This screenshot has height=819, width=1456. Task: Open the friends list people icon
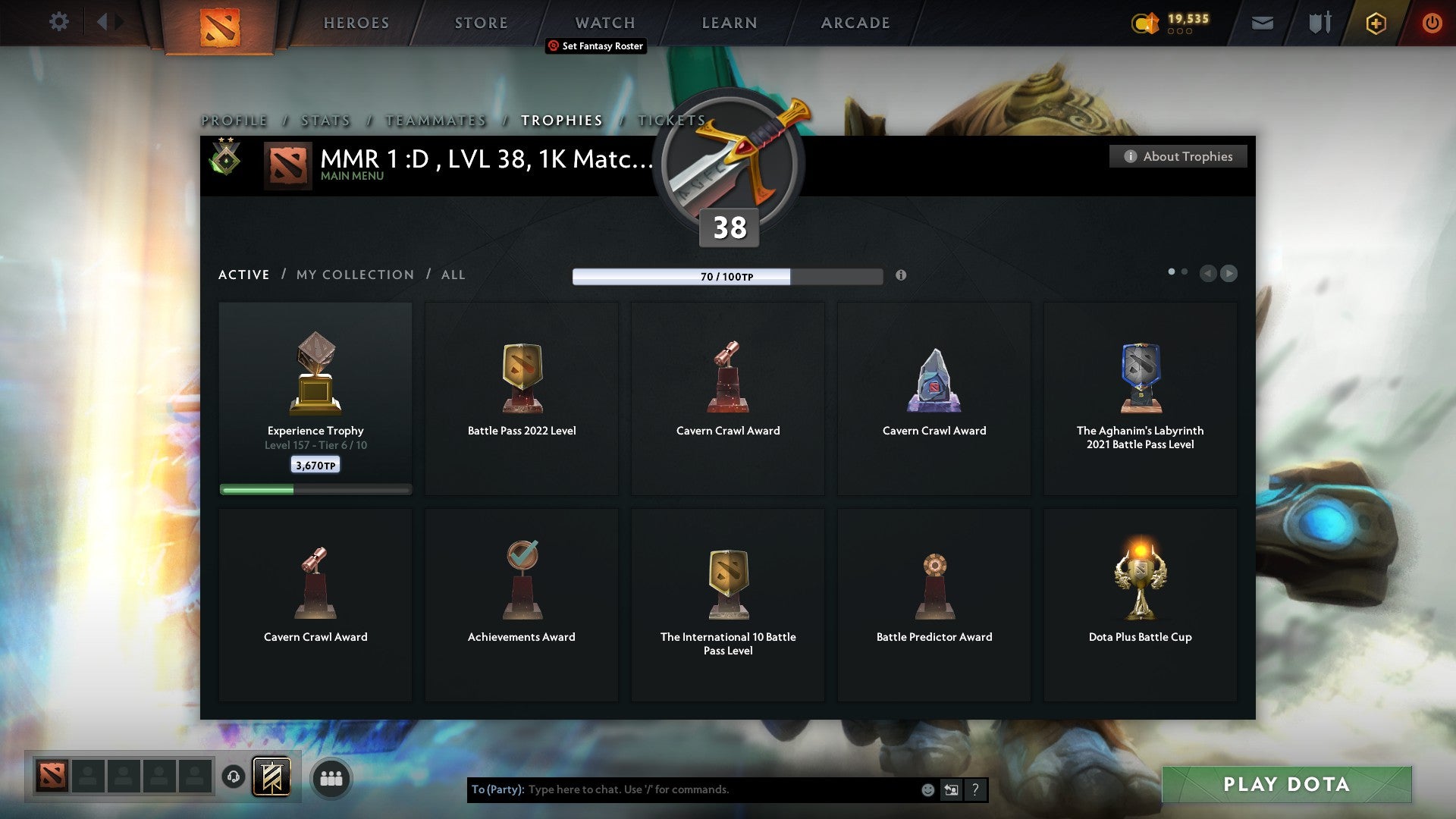pos(331,777)
